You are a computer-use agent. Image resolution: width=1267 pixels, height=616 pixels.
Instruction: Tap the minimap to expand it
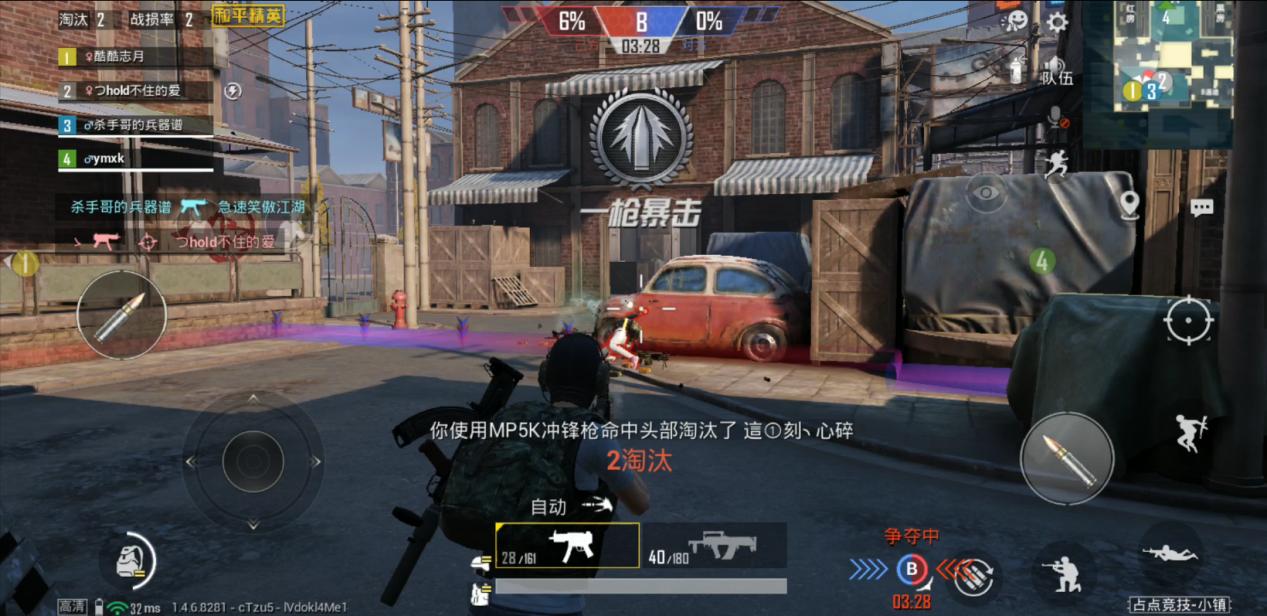[1172, 56]
